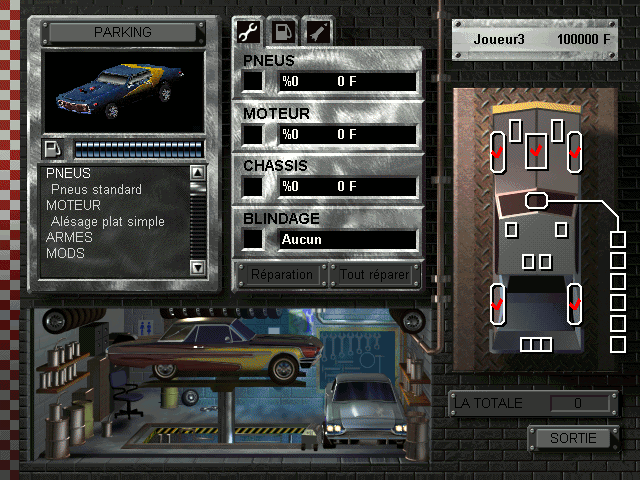Exit the garage with Sortie
Viewport: 640px width, 480px height.
point(573,438)
